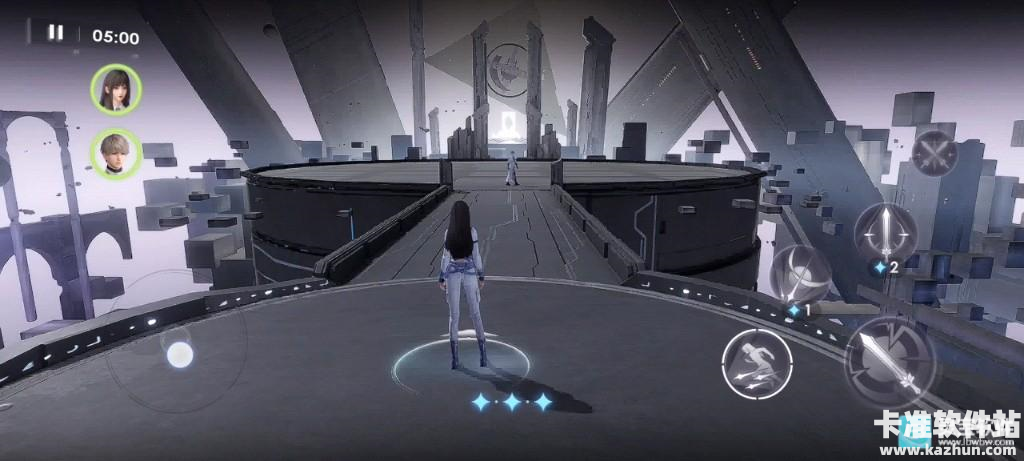The image size is (1024, 461).
Task: Pause the battle
Action: [x=55, y=33]
